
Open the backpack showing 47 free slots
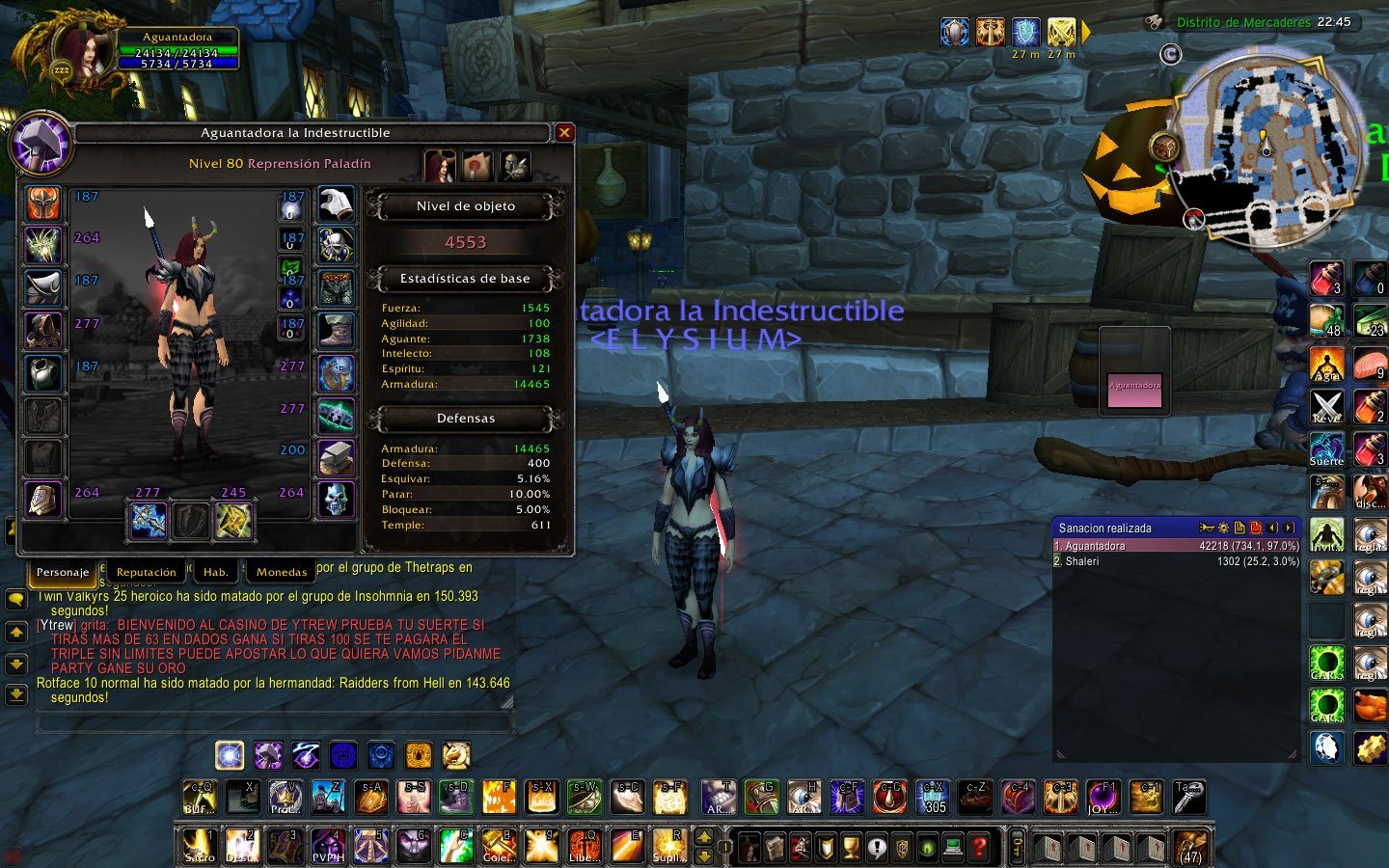pyautogui.click(x=1191, y=847)
